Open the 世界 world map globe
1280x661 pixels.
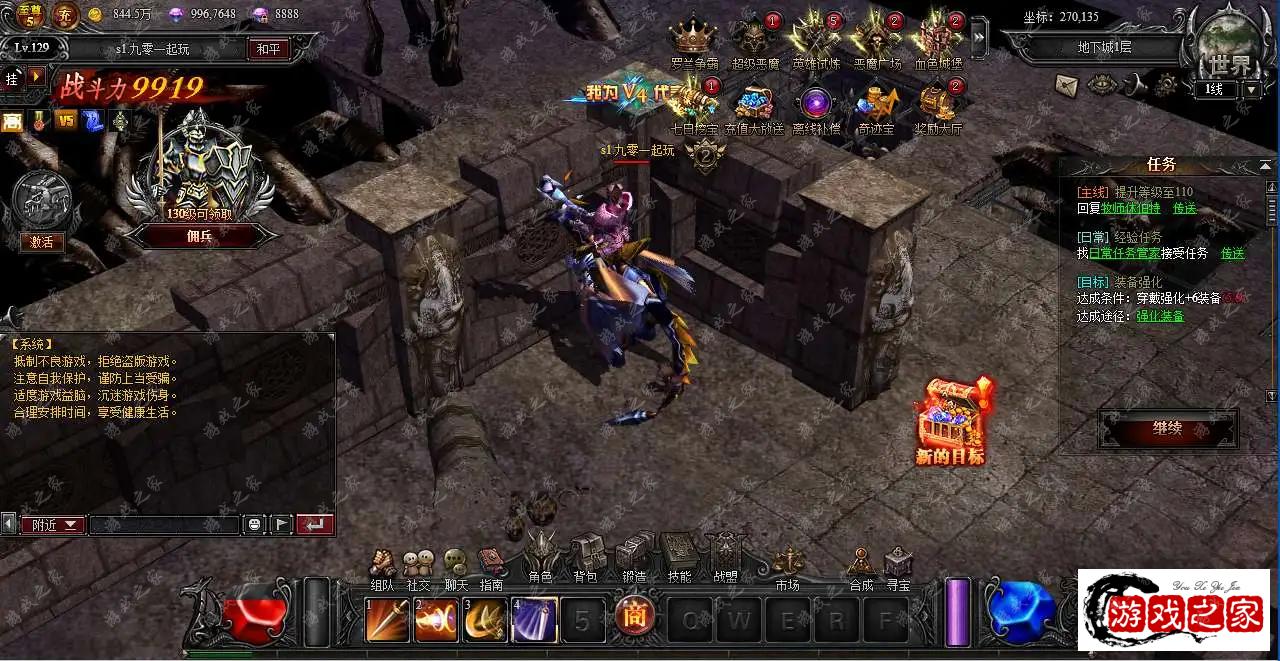1227,48
